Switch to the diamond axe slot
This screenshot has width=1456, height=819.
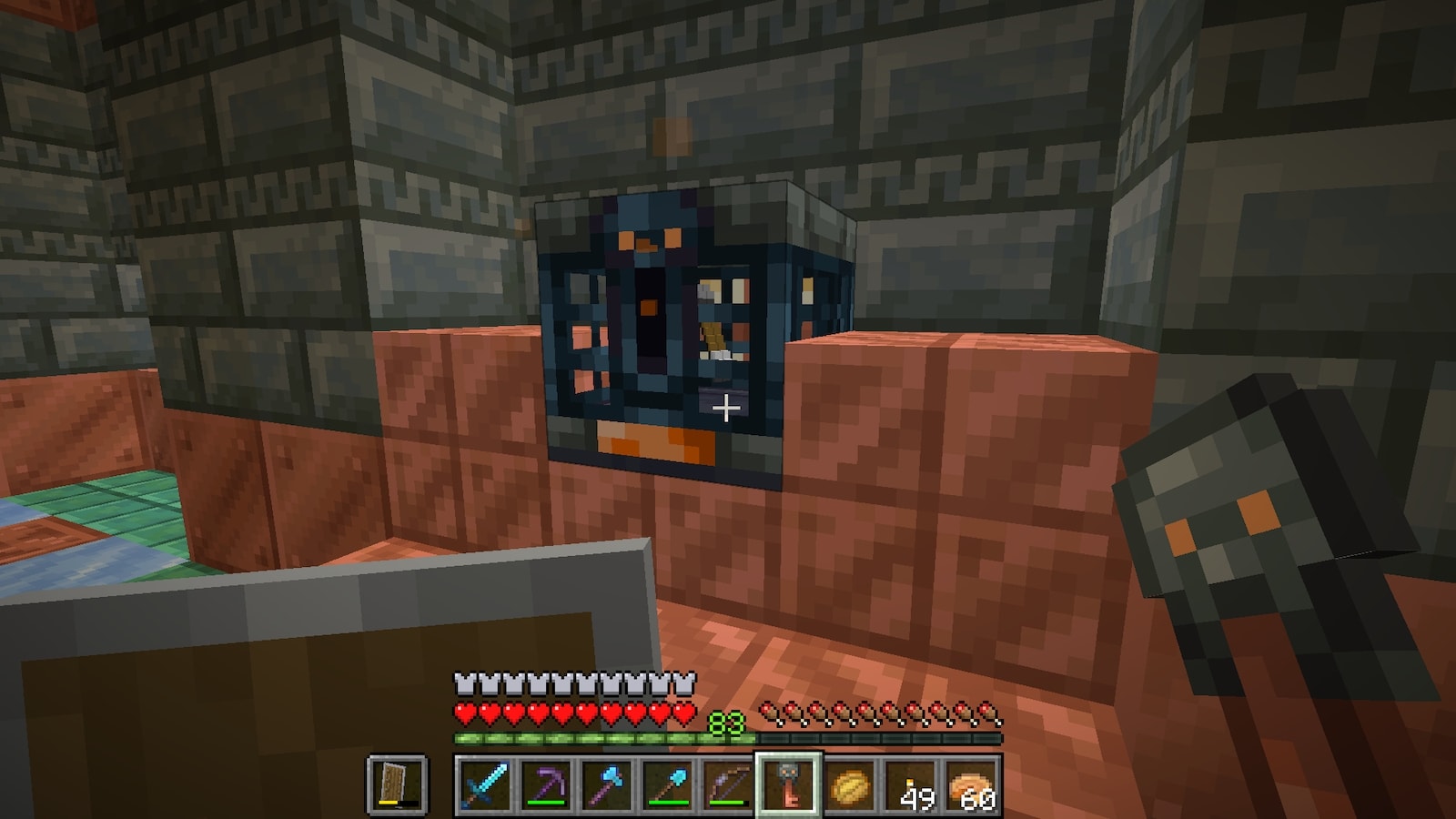(607, 784)
